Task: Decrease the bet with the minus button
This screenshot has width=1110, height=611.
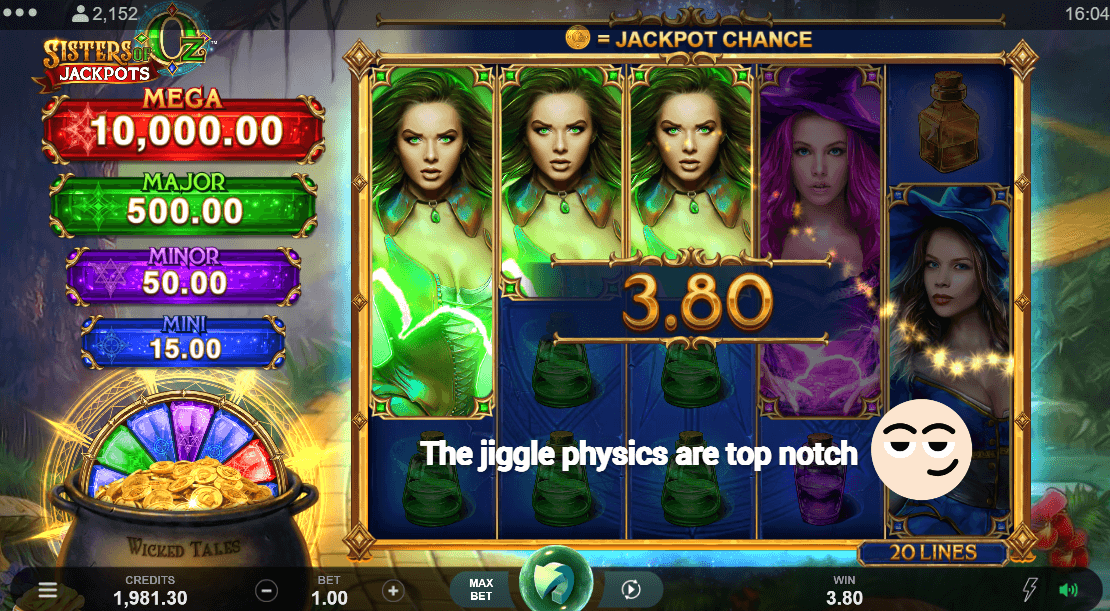Action: click(x=266, y=590)
